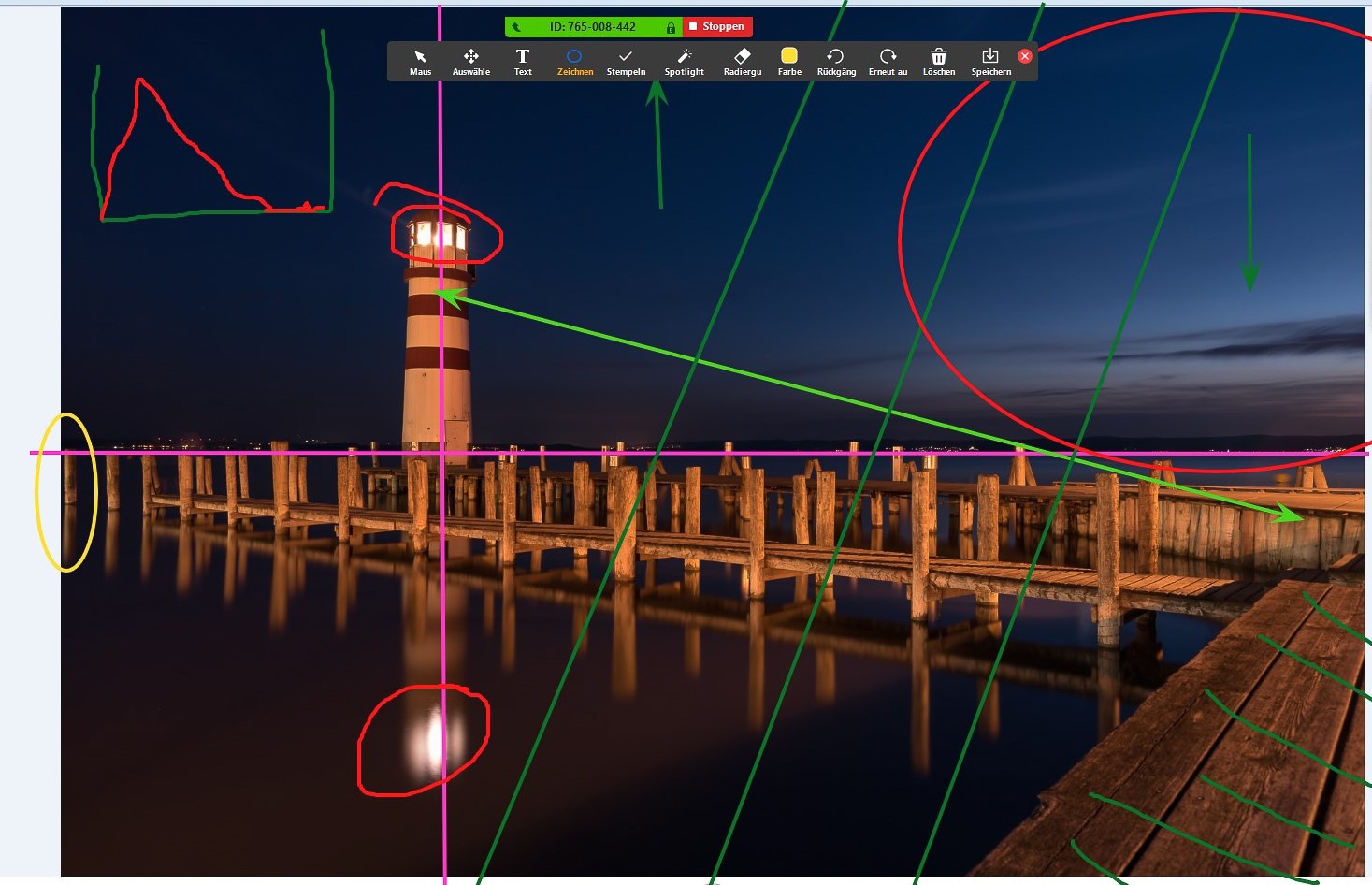Choose the Auswähle selection tool

point(471,61)
